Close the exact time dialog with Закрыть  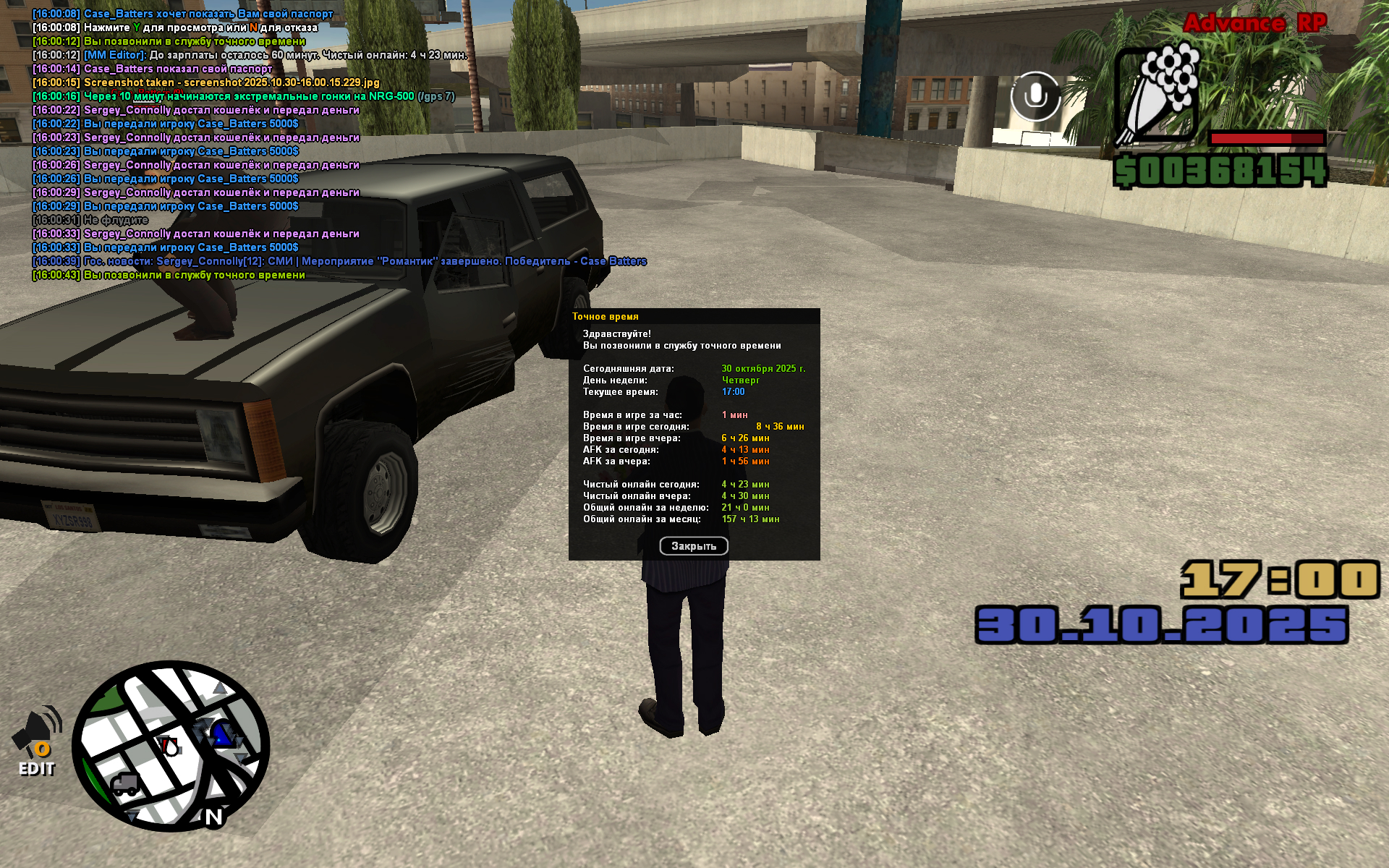[693, 546]
